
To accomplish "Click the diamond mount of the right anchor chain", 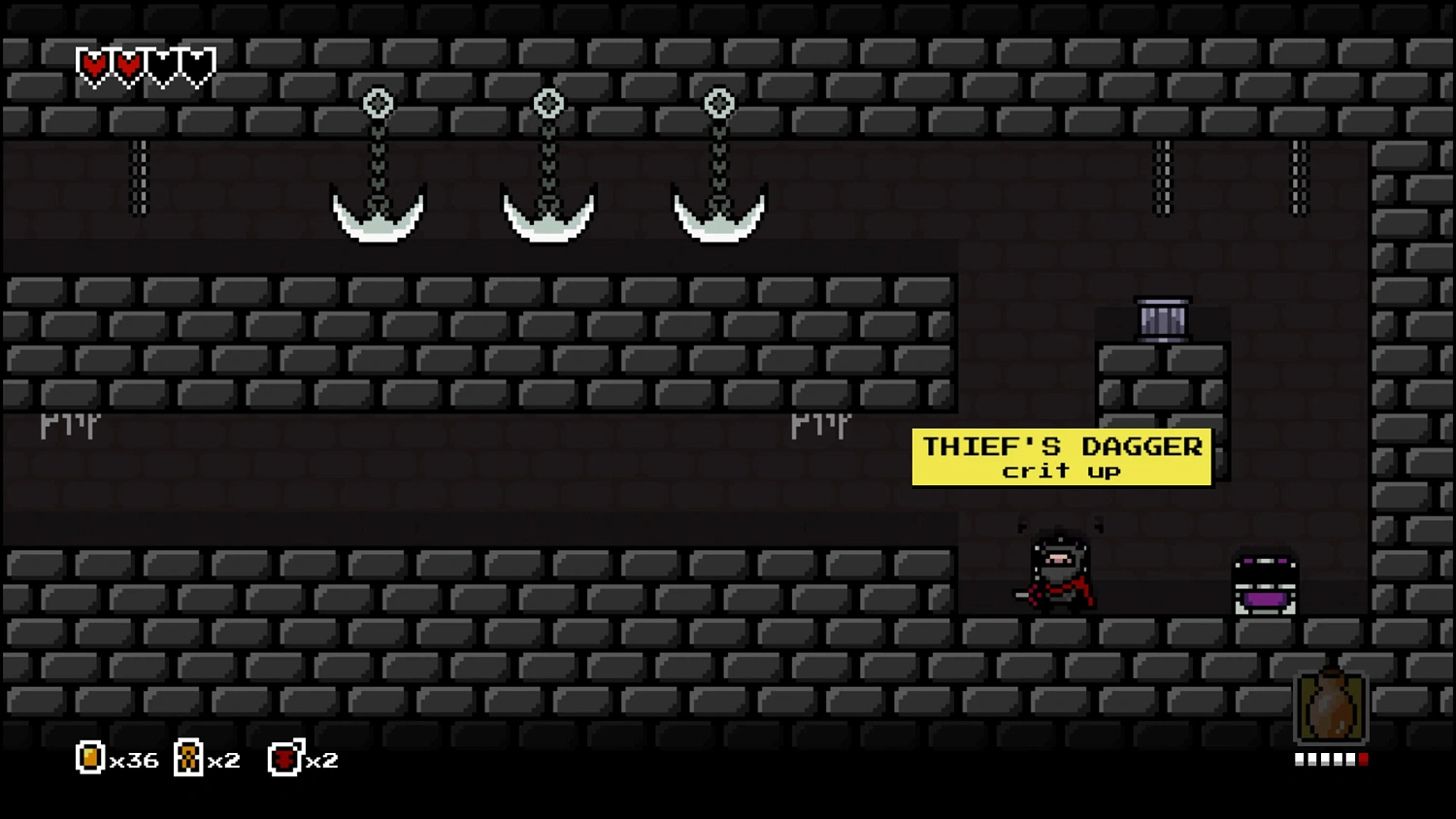I will [718, 102].
